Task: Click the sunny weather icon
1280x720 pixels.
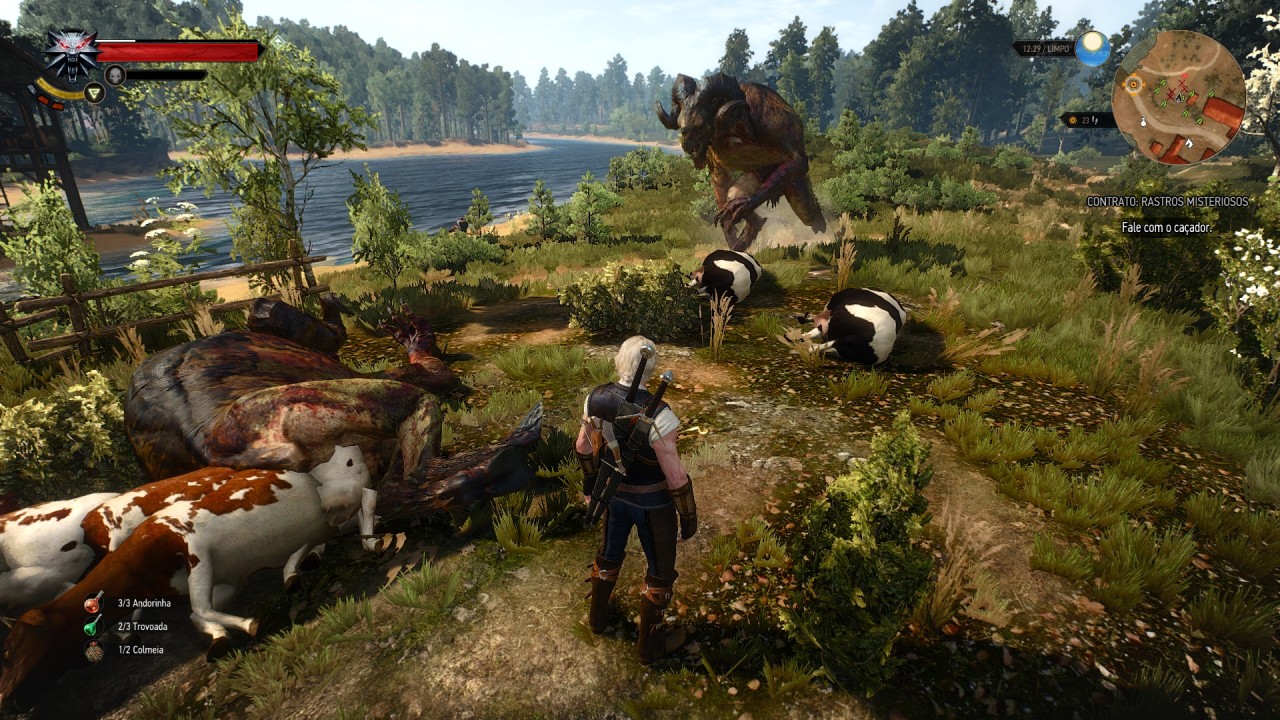Action: point(1092,48)
